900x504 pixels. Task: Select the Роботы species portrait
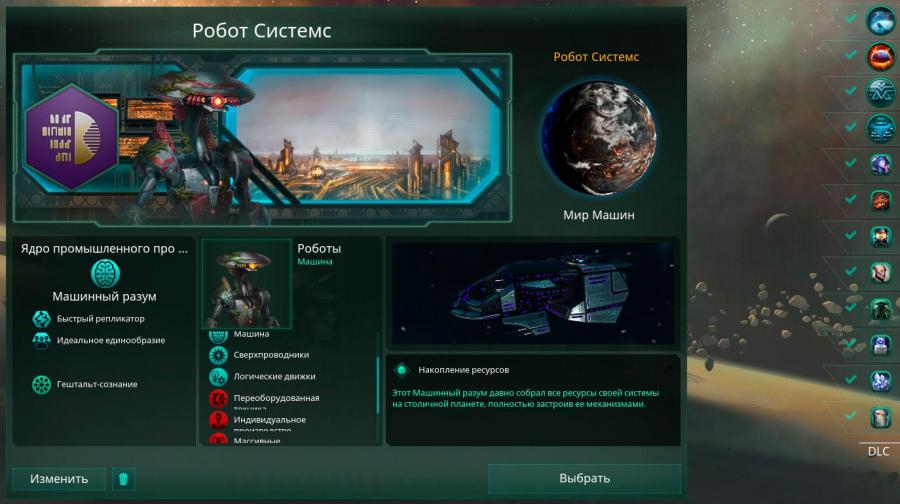(247, 283)
